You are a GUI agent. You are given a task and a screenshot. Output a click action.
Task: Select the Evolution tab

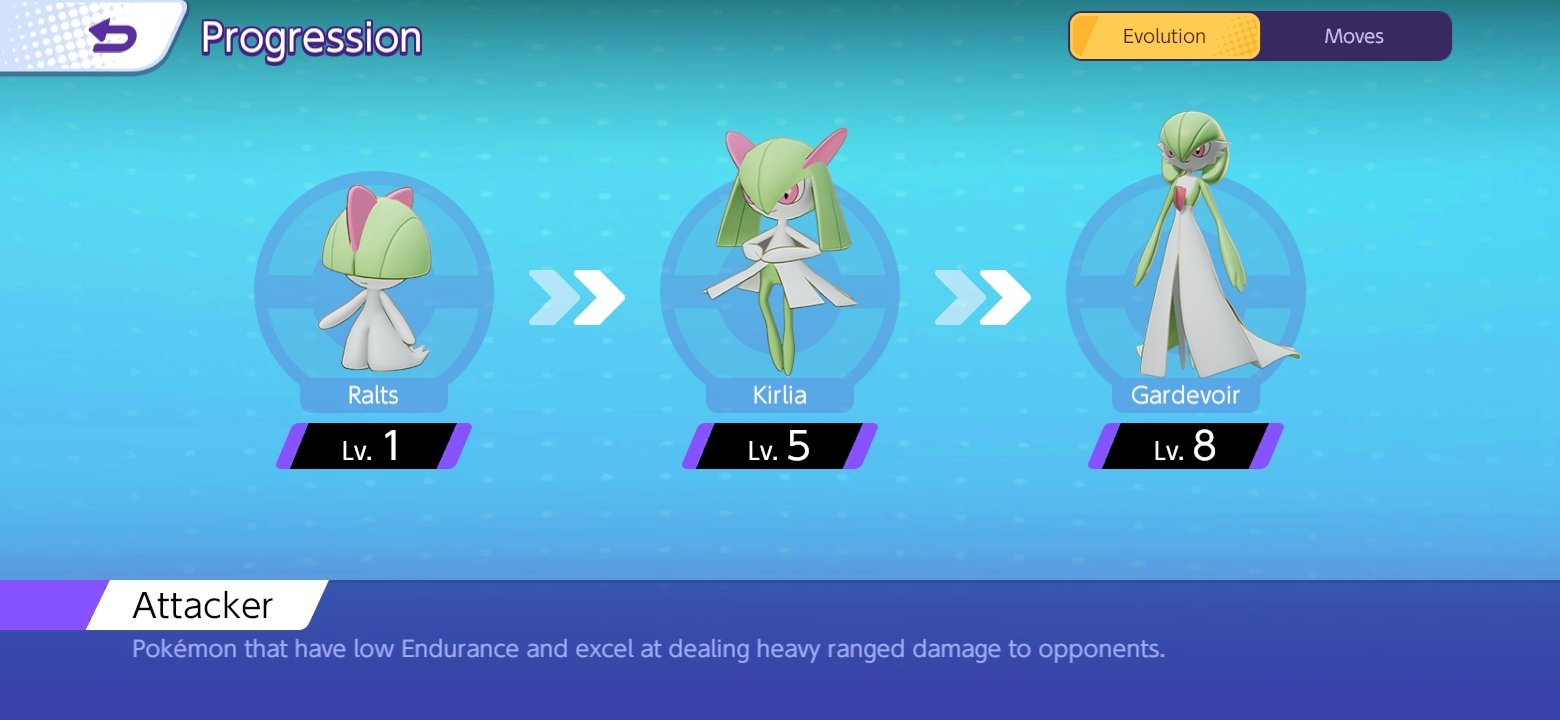click(x=1164, y=36)
